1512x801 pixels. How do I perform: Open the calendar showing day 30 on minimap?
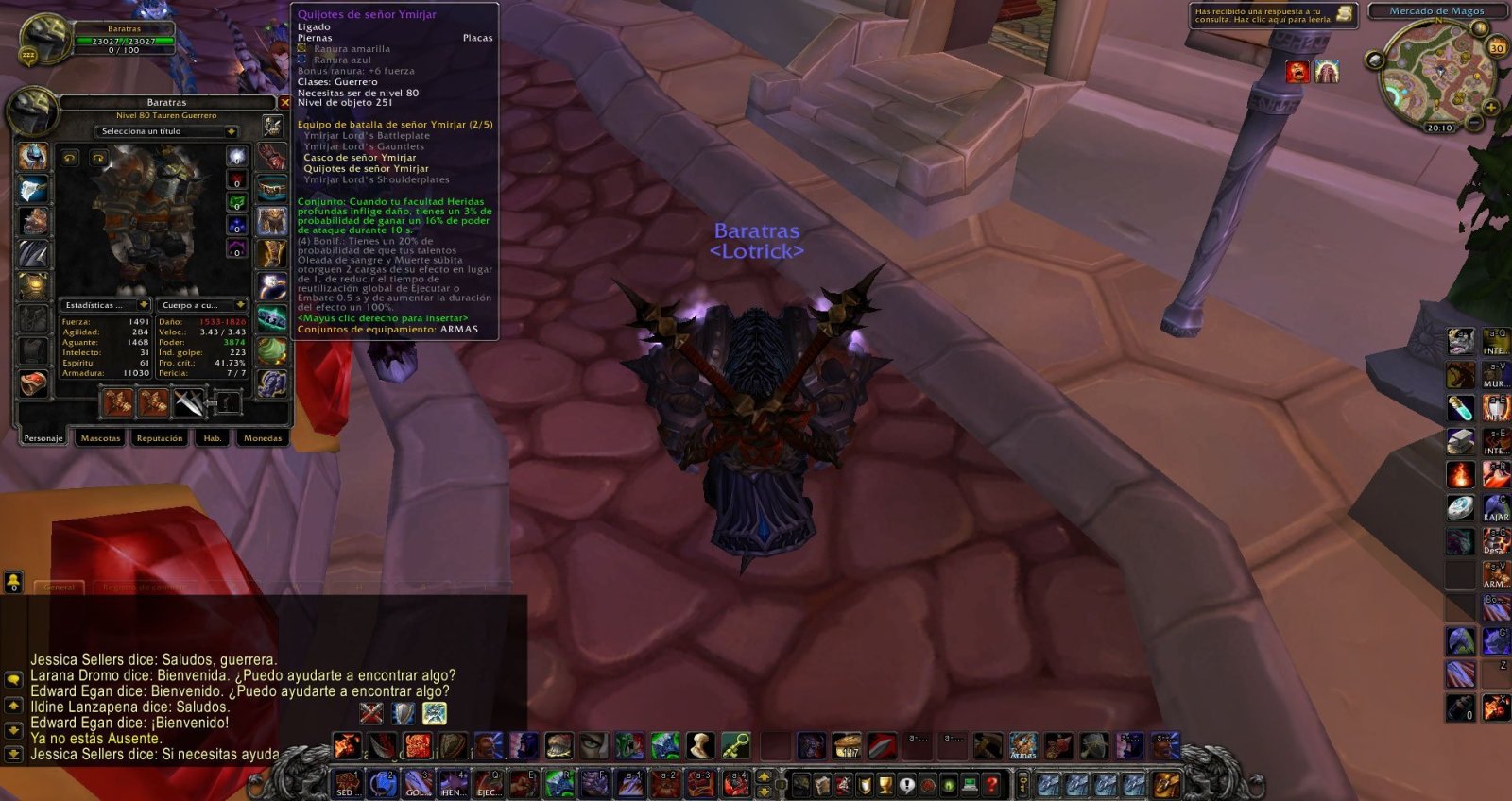point(1498,46)
